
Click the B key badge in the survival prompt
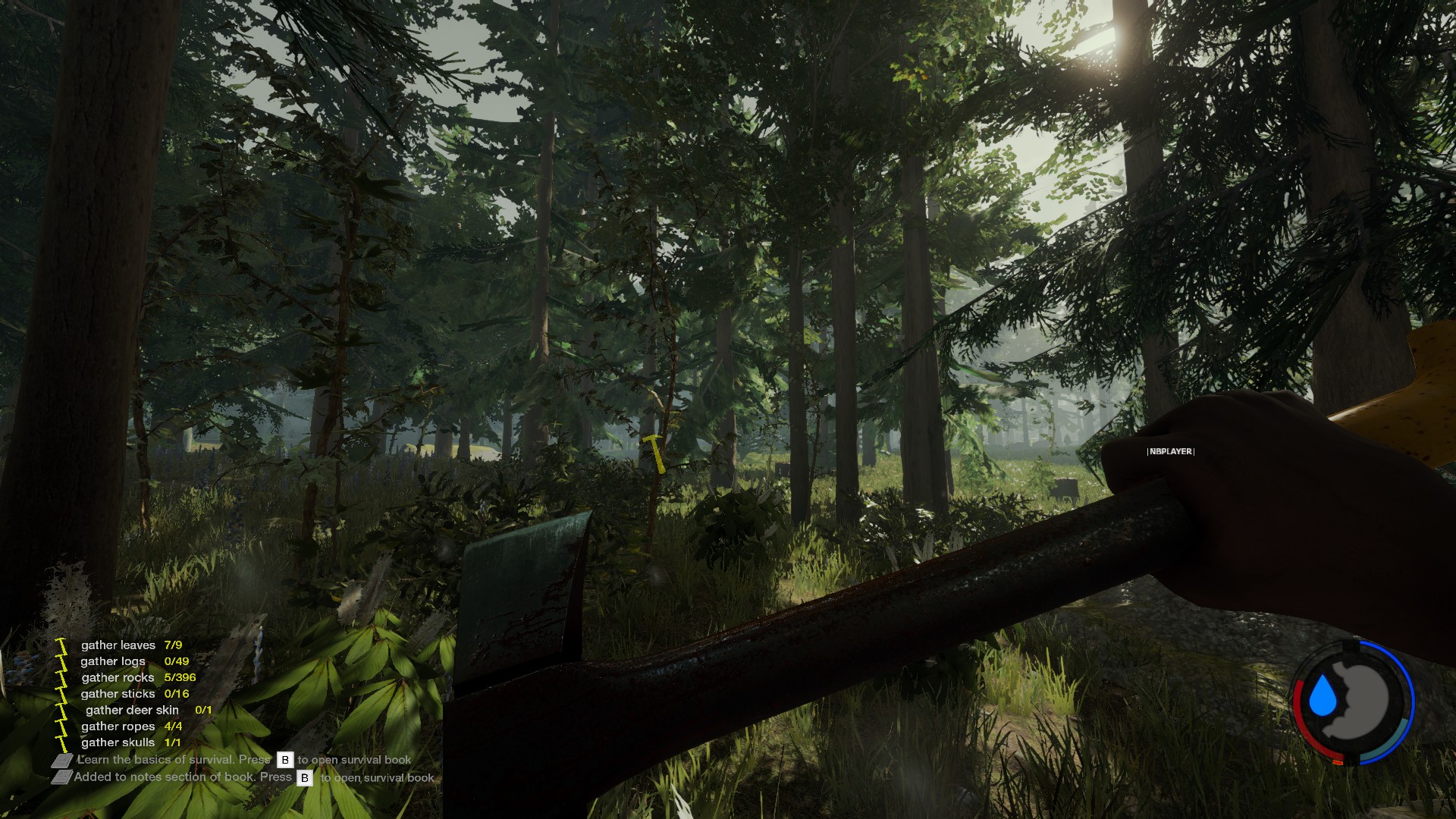point(285,759)
